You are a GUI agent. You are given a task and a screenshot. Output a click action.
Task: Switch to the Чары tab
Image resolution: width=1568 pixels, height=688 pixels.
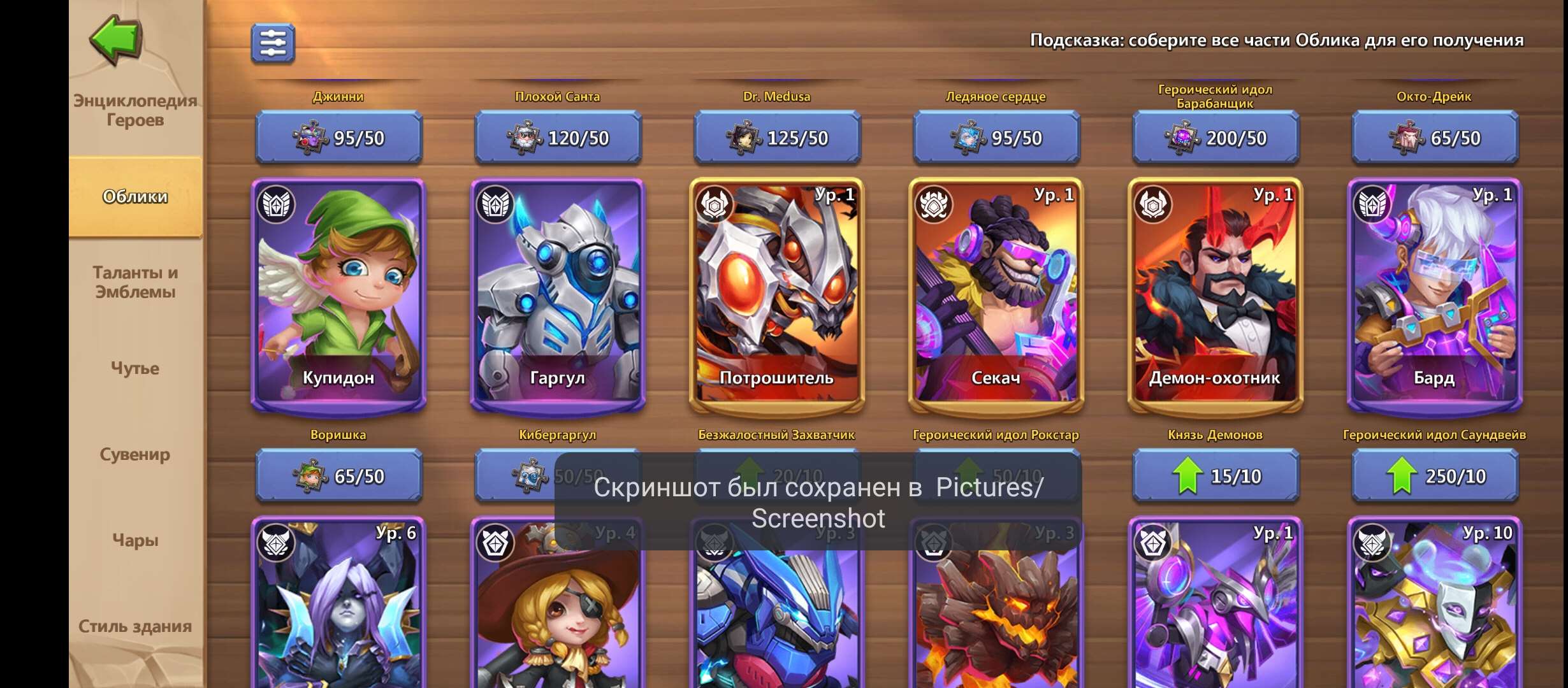tap(135, 540)
